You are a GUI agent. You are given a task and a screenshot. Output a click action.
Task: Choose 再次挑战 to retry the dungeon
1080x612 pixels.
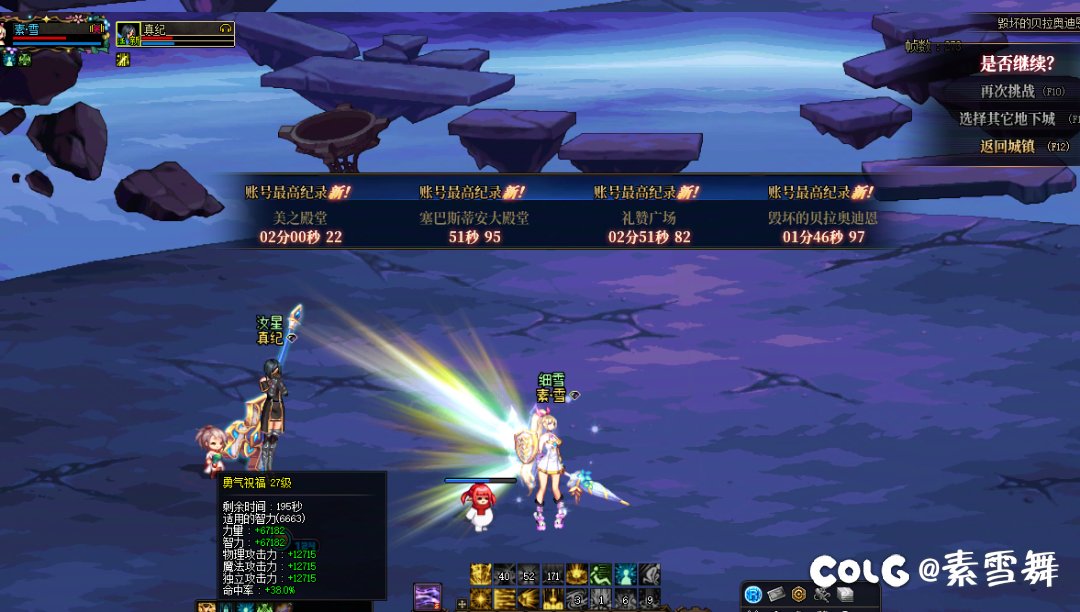coord(1008,91)
